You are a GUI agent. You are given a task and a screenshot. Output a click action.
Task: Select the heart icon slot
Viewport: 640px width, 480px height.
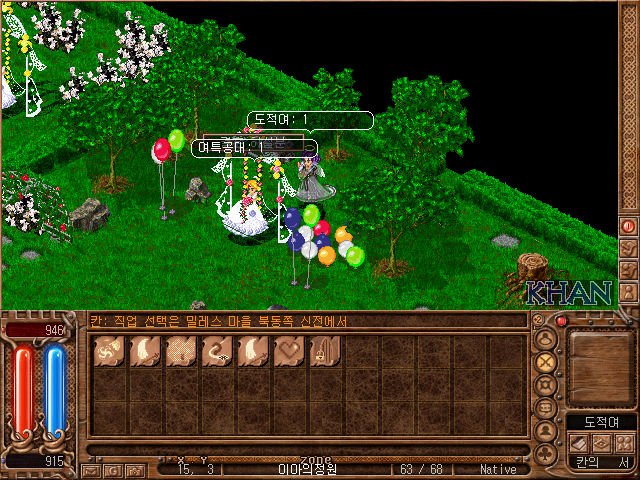coord(289,351)
